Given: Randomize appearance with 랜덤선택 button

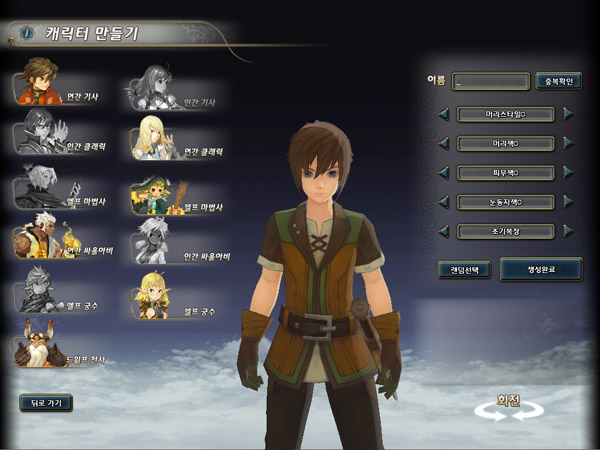Looking at the screenshot, I should point(464,269).
